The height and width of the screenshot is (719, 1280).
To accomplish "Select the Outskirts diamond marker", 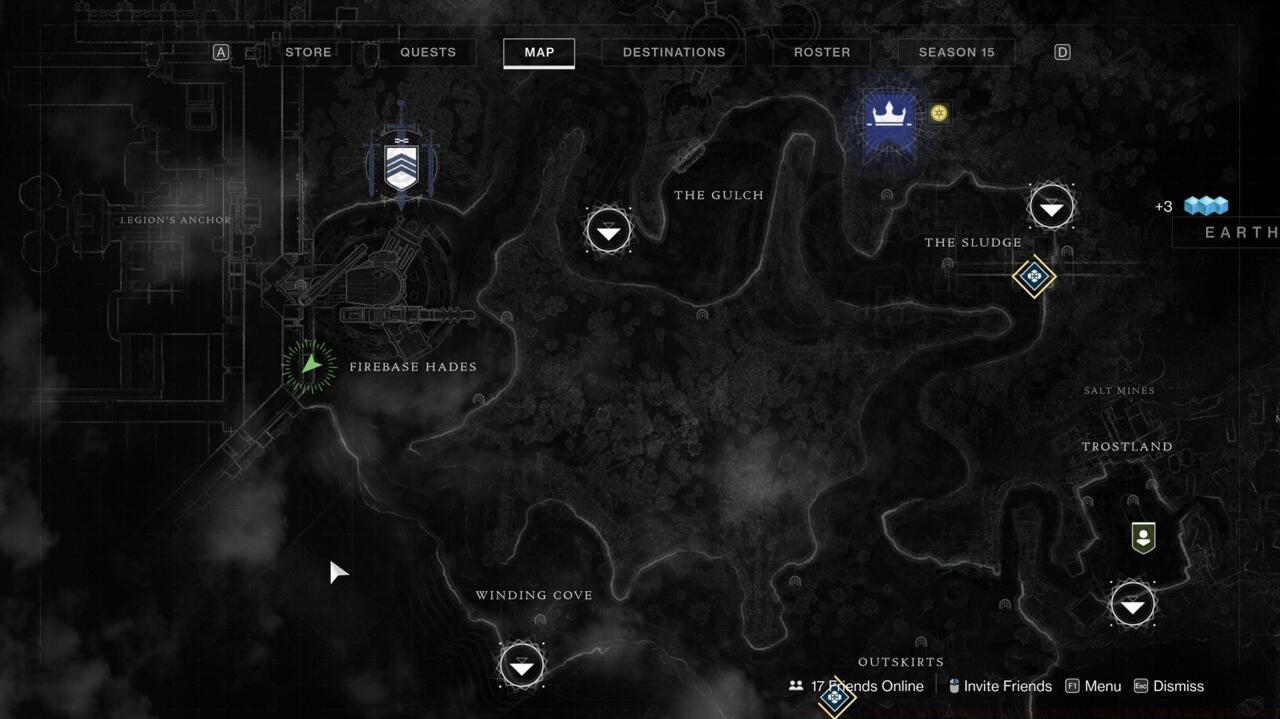I will 835,699.
